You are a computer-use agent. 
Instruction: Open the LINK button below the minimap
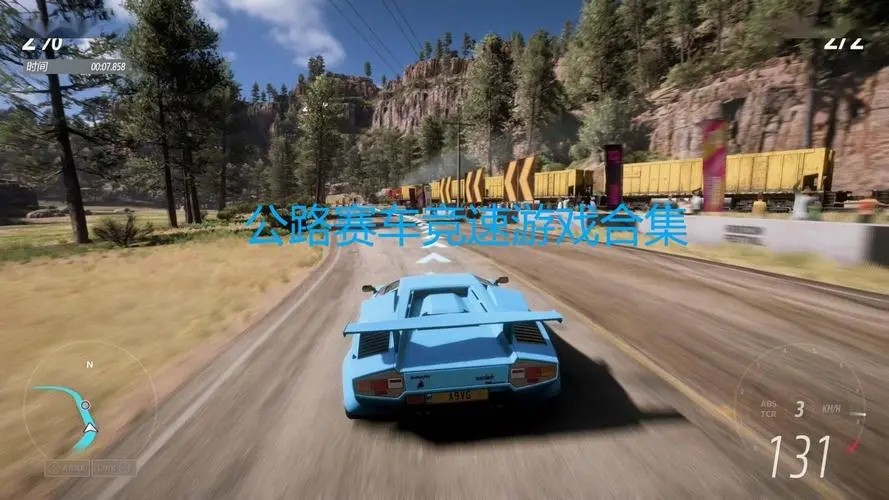coord(114,467)
